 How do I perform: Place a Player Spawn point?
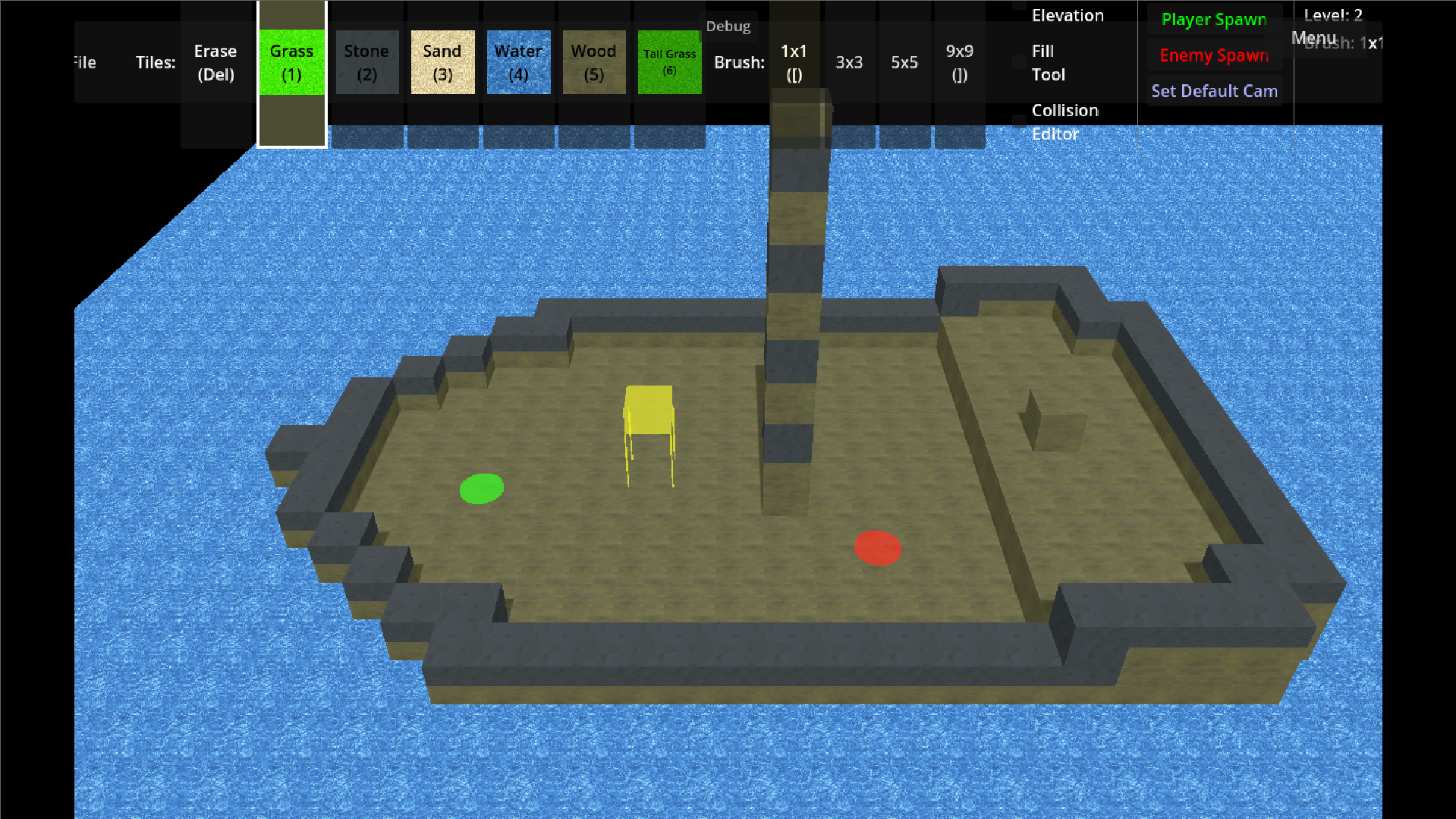1213,19
